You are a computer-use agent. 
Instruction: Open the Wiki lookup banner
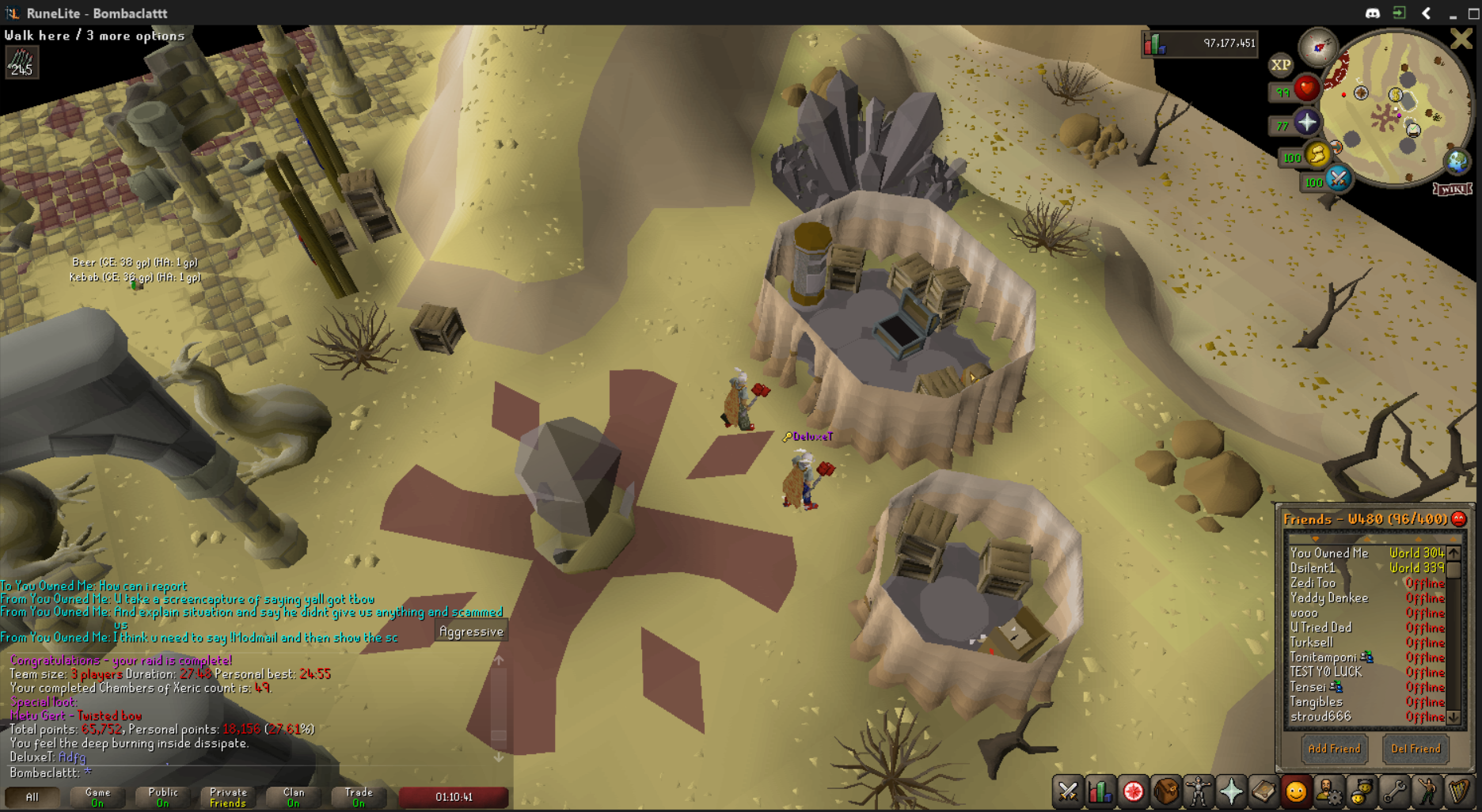tap(1452, 189)
